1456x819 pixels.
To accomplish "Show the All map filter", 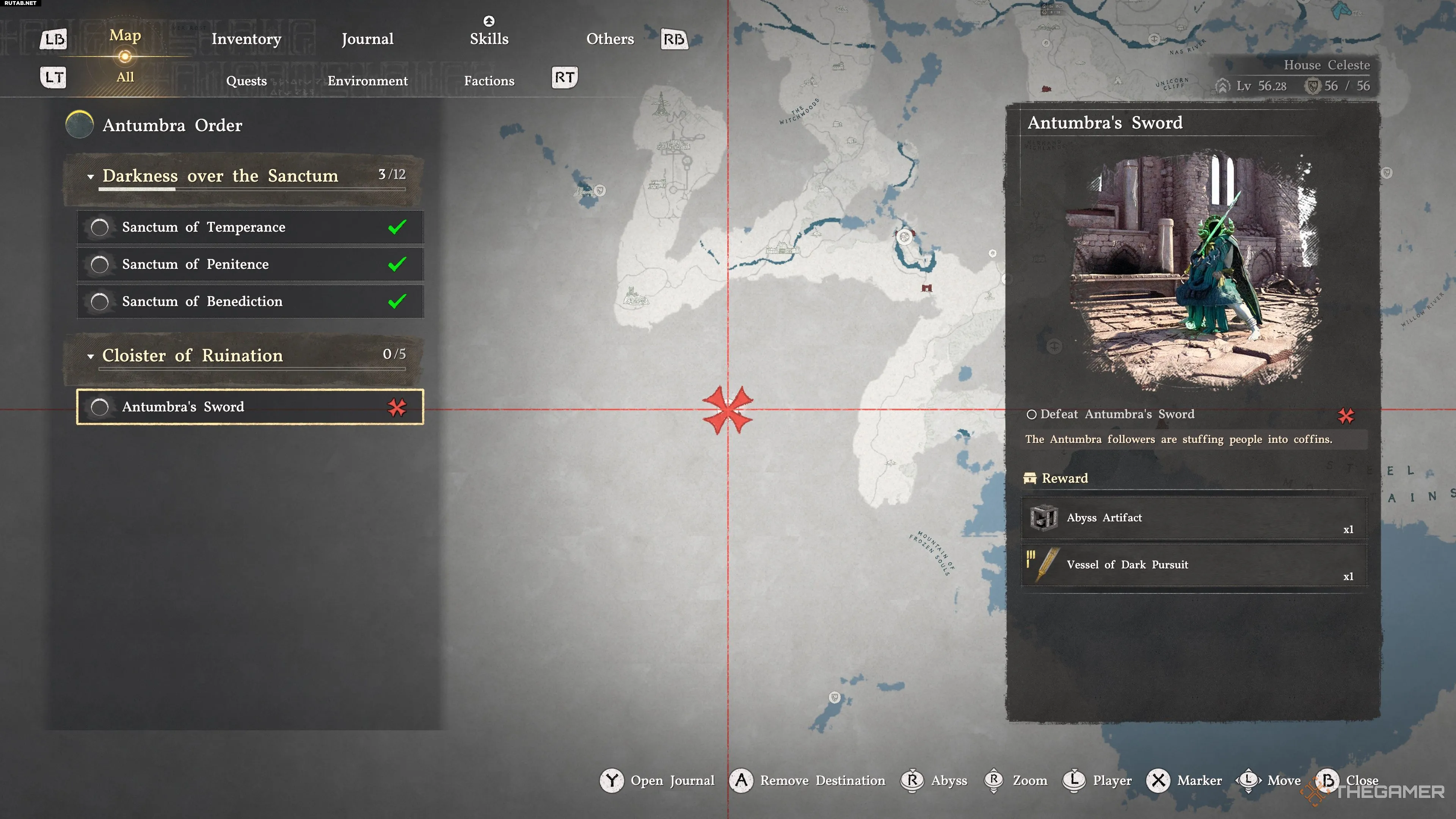I will (x=125, y=77).
